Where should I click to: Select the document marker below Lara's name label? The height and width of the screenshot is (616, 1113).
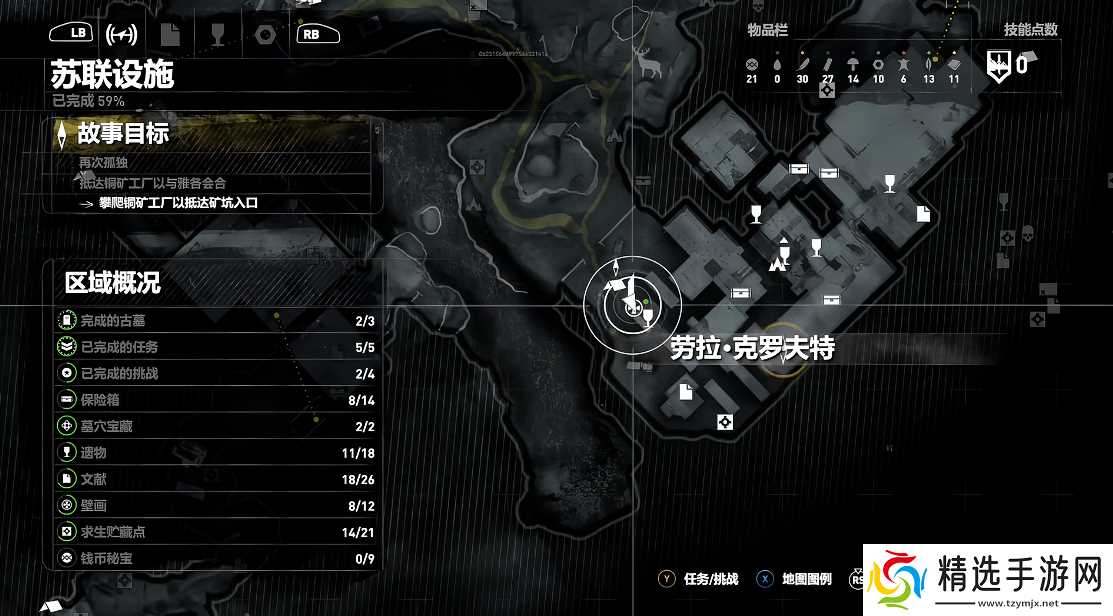tap(686, 391)
